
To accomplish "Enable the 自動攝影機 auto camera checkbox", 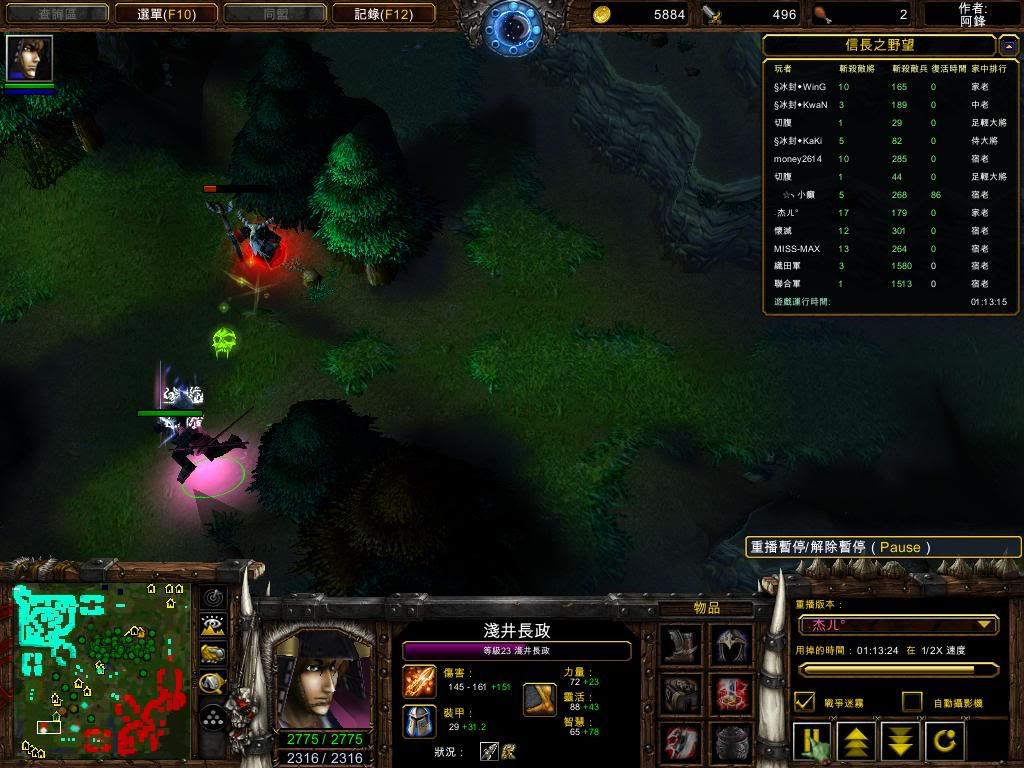I will click(x=911, y=702).
